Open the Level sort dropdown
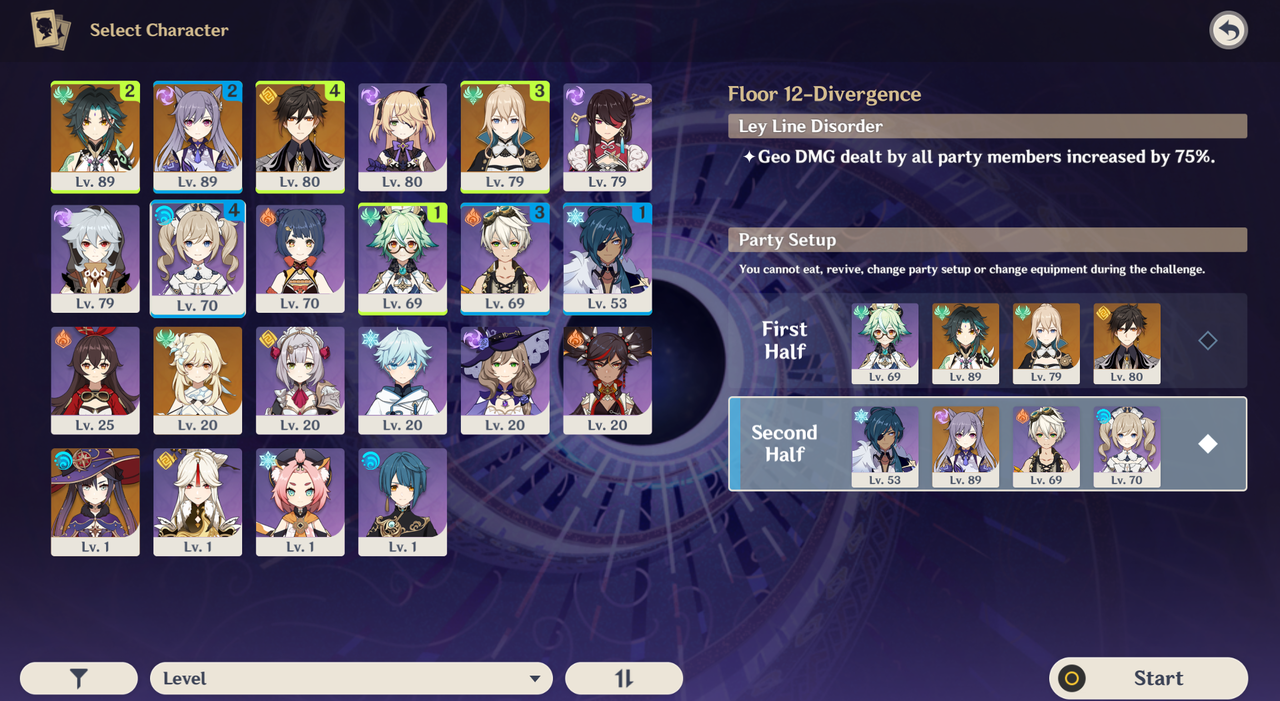1280x701 pixels. tap(351, 678)
